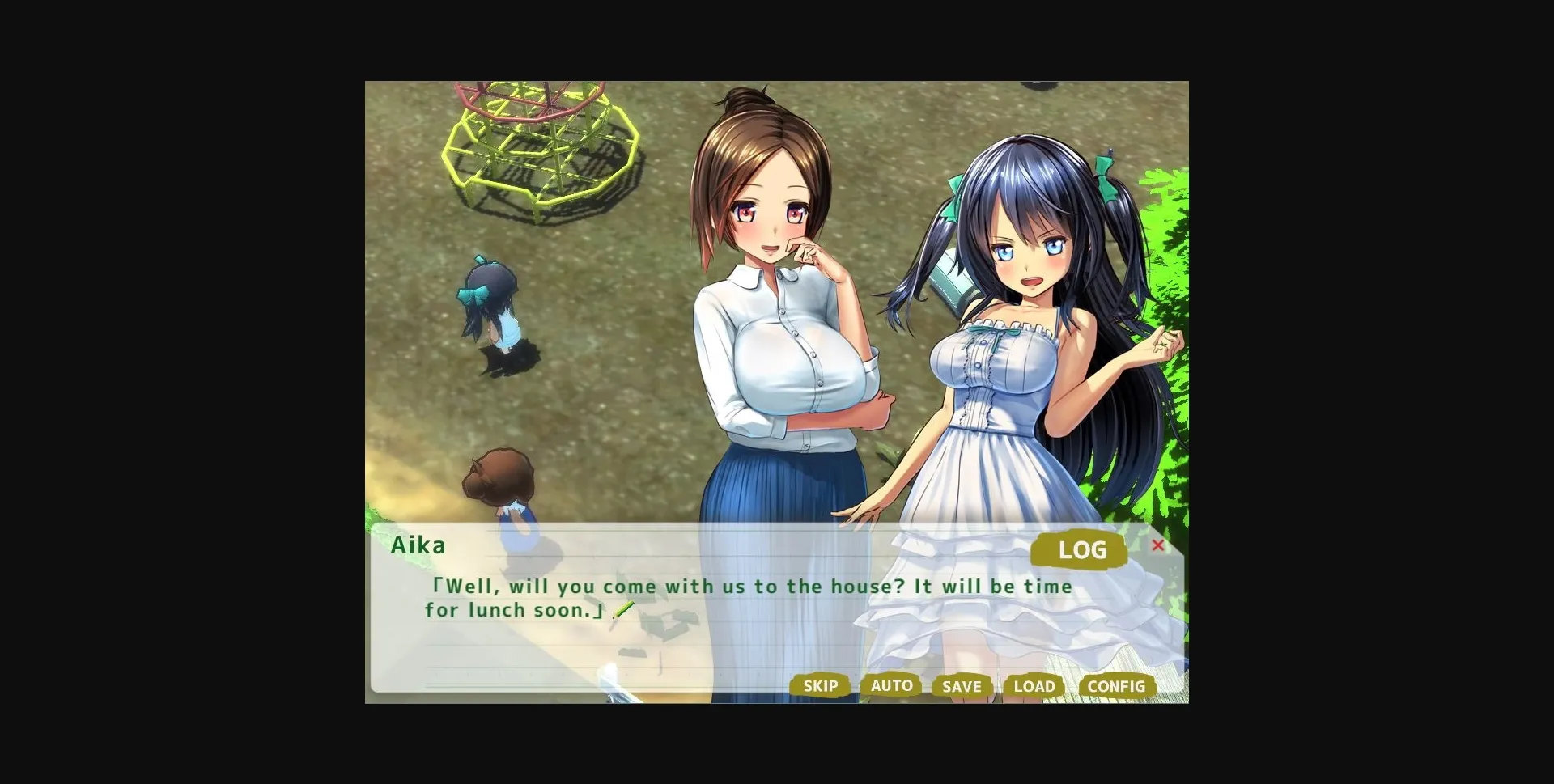Open the CONFIG settings menu
1554x784 pixels.
click(x=1116, y=685)
